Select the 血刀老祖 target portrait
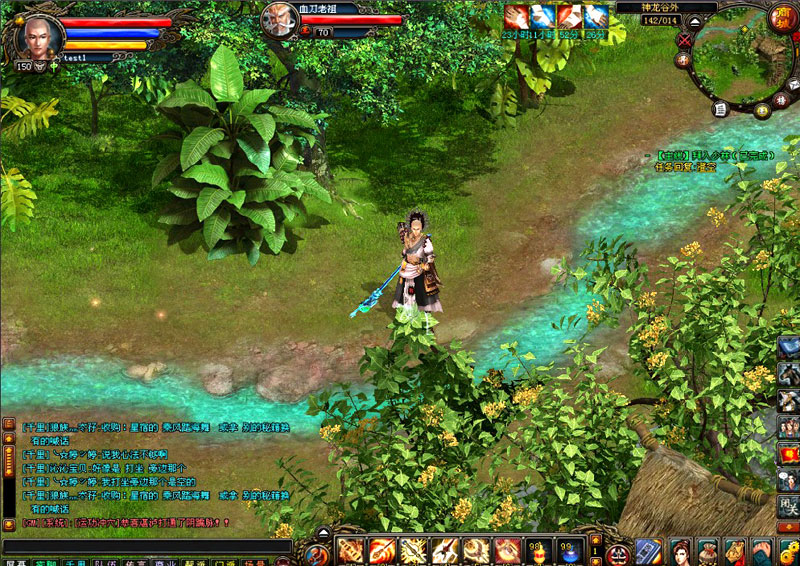Screen dimensions: 800x566 (x=279, y=19)
